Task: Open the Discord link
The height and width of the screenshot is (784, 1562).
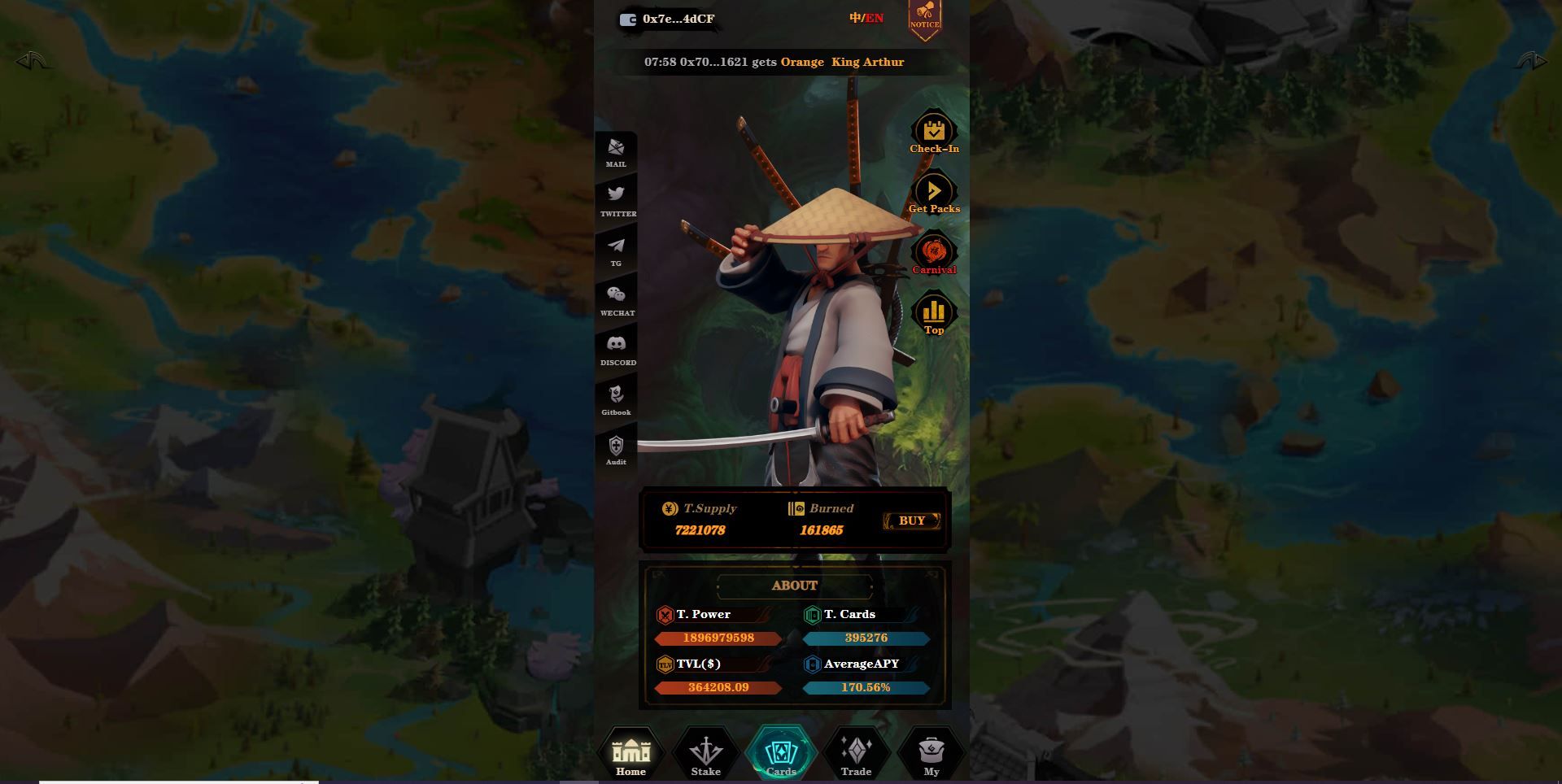Action: 617,349
